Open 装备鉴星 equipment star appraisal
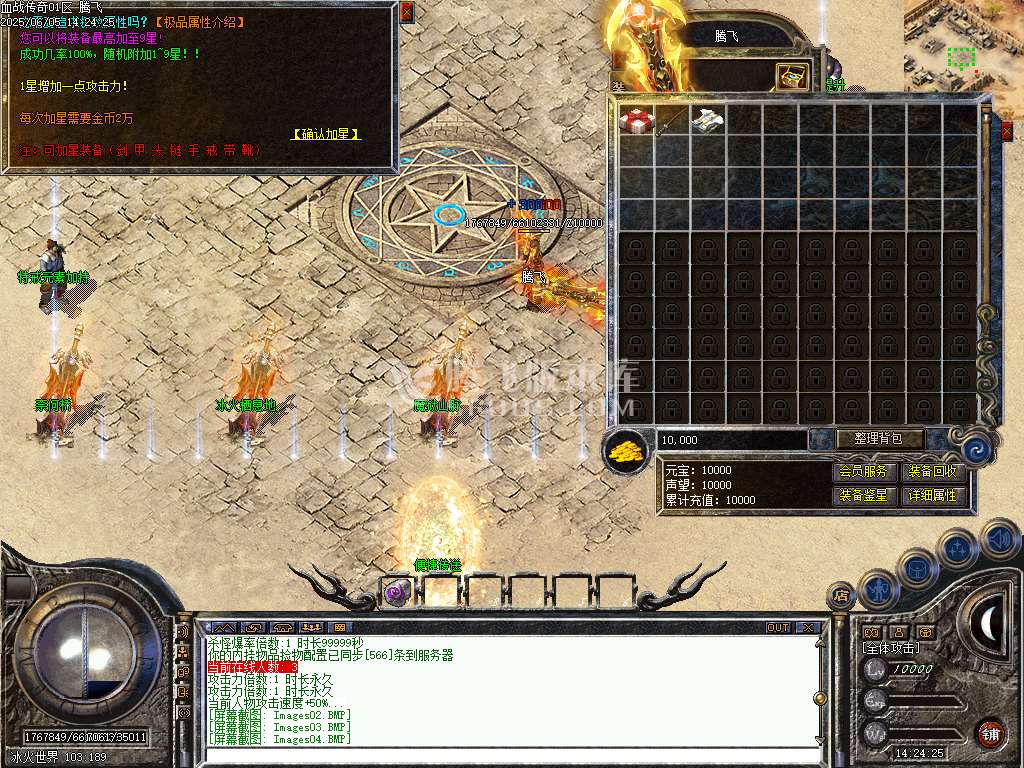The height and width of the screenshot is (768, 1024). click(863, 495)
